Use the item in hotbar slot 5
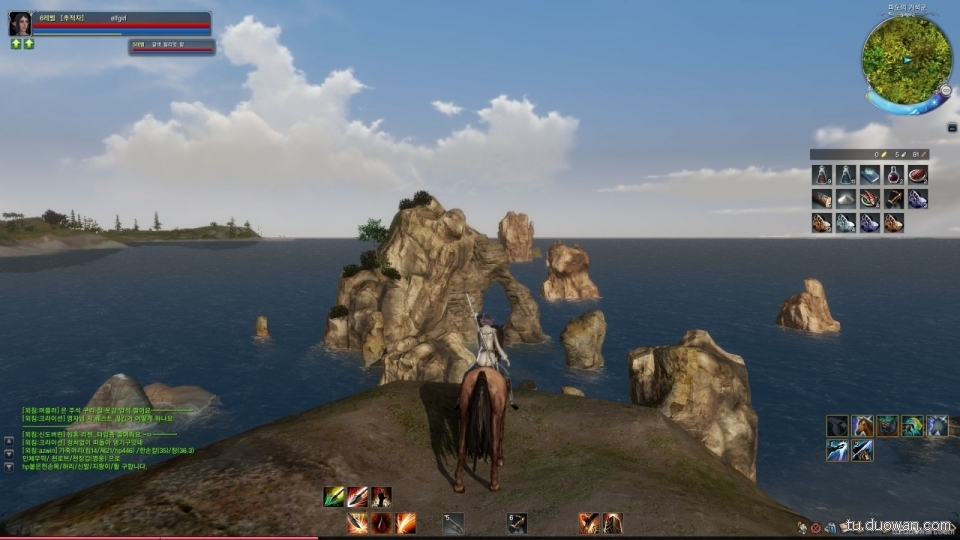Viewport: 960px width, 540px height. point(453,522)
